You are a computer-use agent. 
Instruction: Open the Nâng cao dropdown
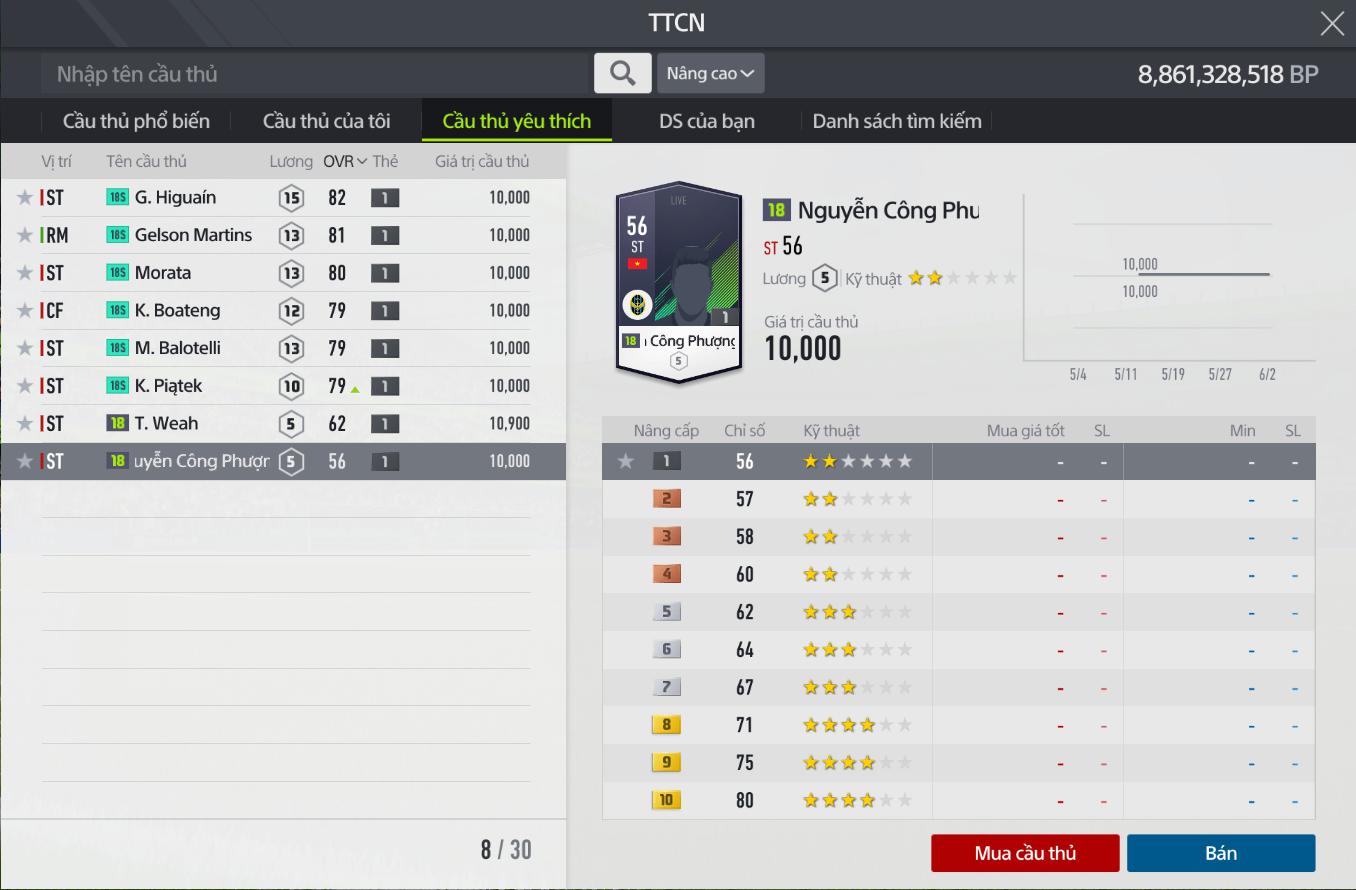tap(710, 73)
